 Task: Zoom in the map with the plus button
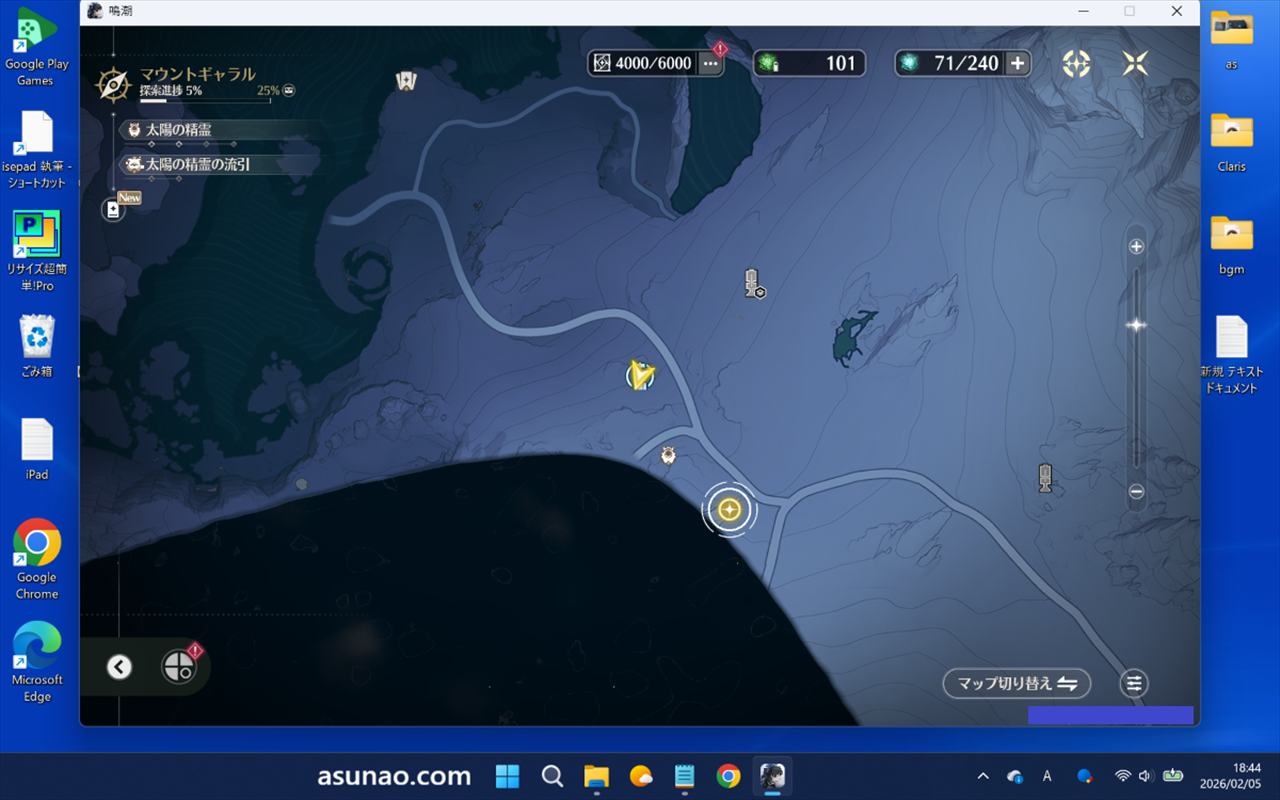pyautogui.click(x=1136, y=247)
